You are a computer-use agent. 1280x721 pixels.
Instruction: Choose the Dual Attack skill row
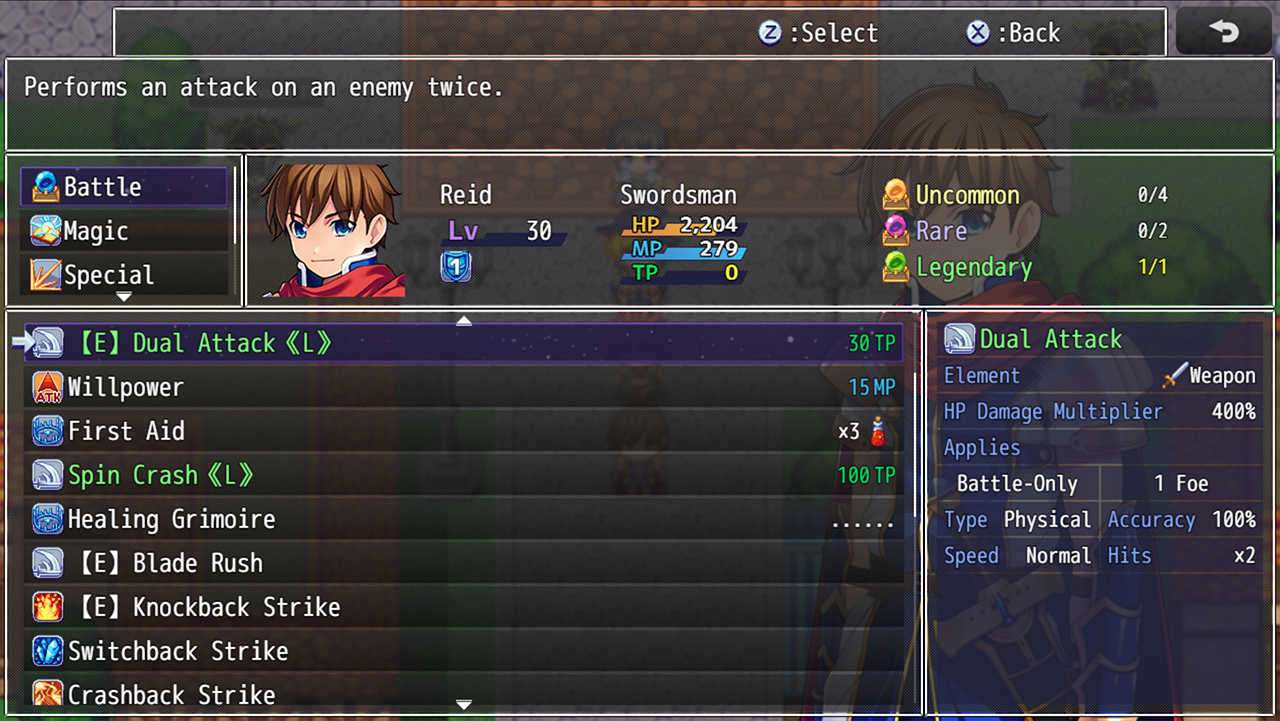click(462, 343)
